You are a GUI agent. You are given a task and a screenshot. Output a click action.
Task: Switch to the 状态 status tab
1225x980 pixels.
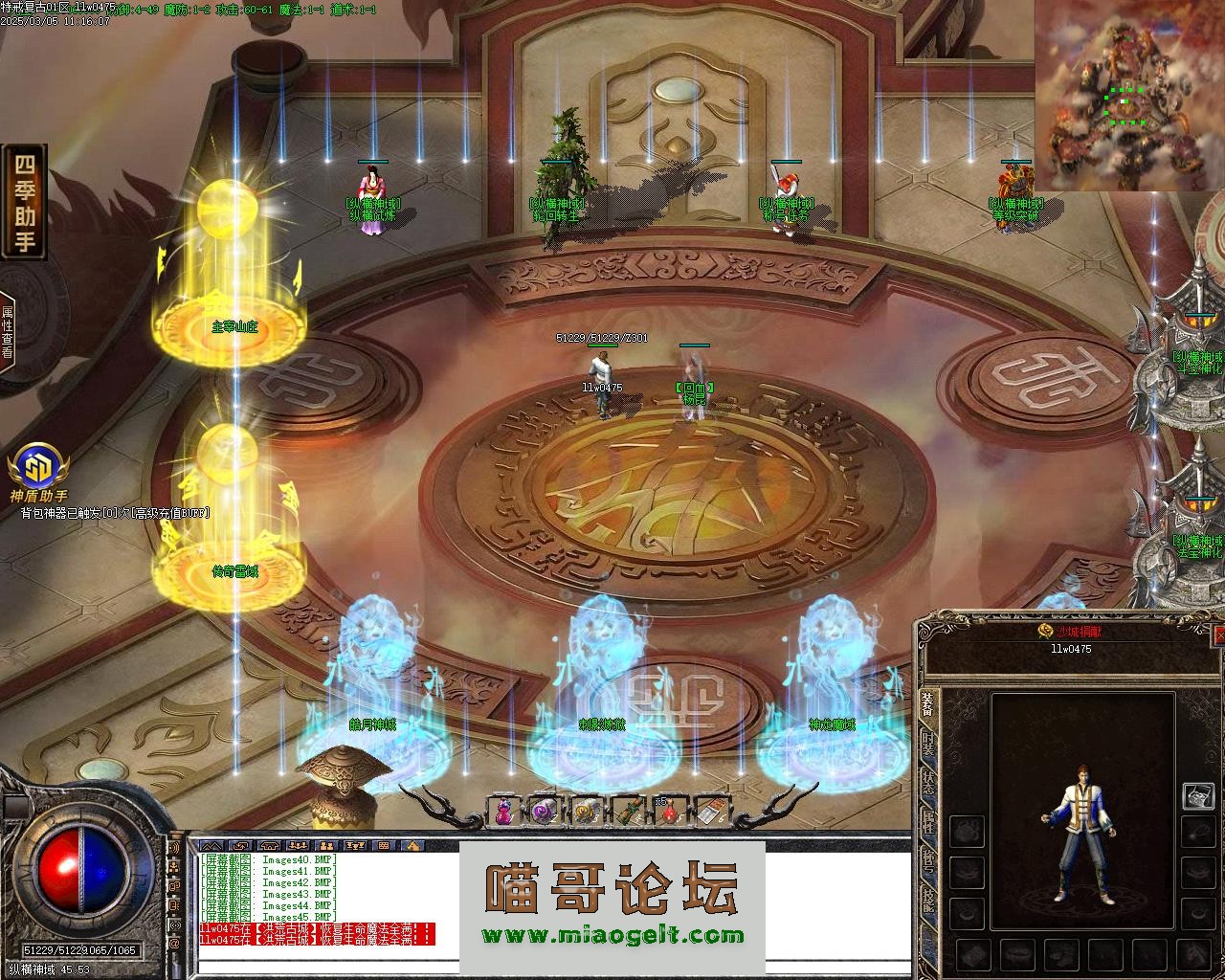tap(927, 783)
